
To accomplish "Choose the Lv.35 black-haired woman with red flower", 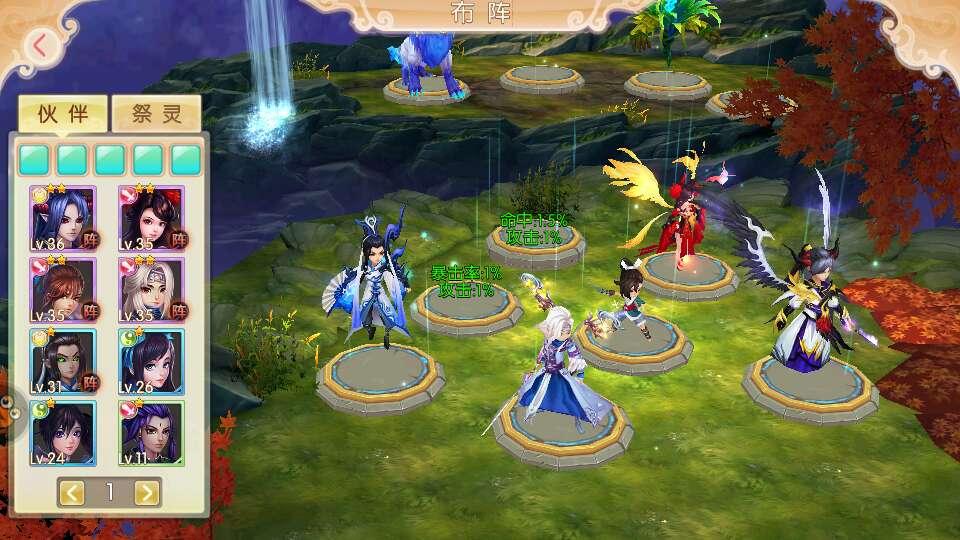I will 152,218.
